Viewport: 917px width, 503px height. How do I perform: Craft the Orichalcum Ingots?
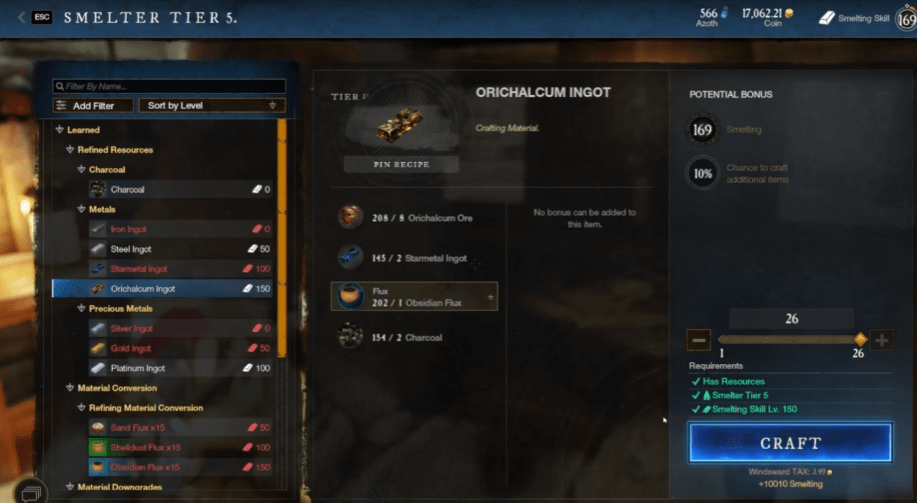[x=789, y=442]
